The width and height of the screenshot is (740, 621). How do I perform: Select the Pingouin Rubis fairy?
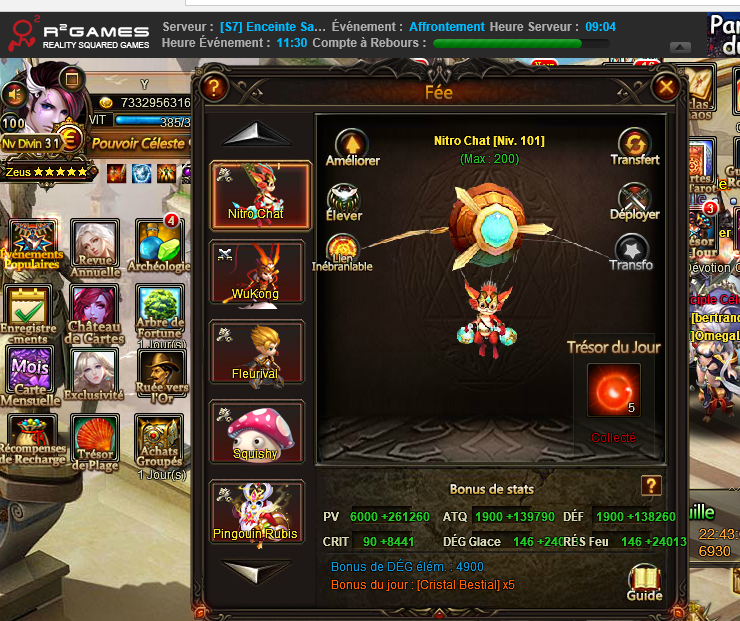258,510
